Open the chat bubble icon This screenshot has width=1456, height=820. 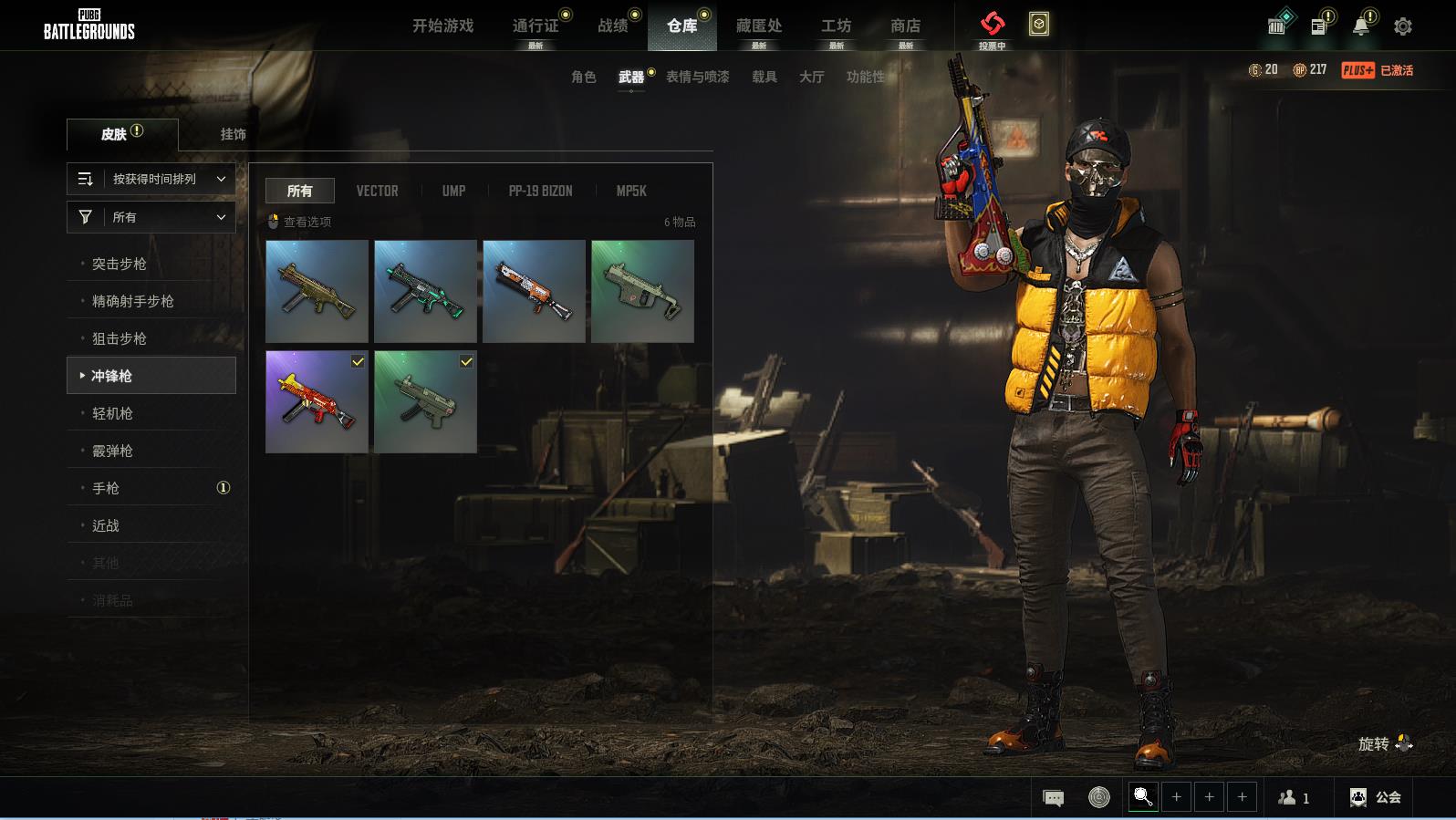point(1053,798)
